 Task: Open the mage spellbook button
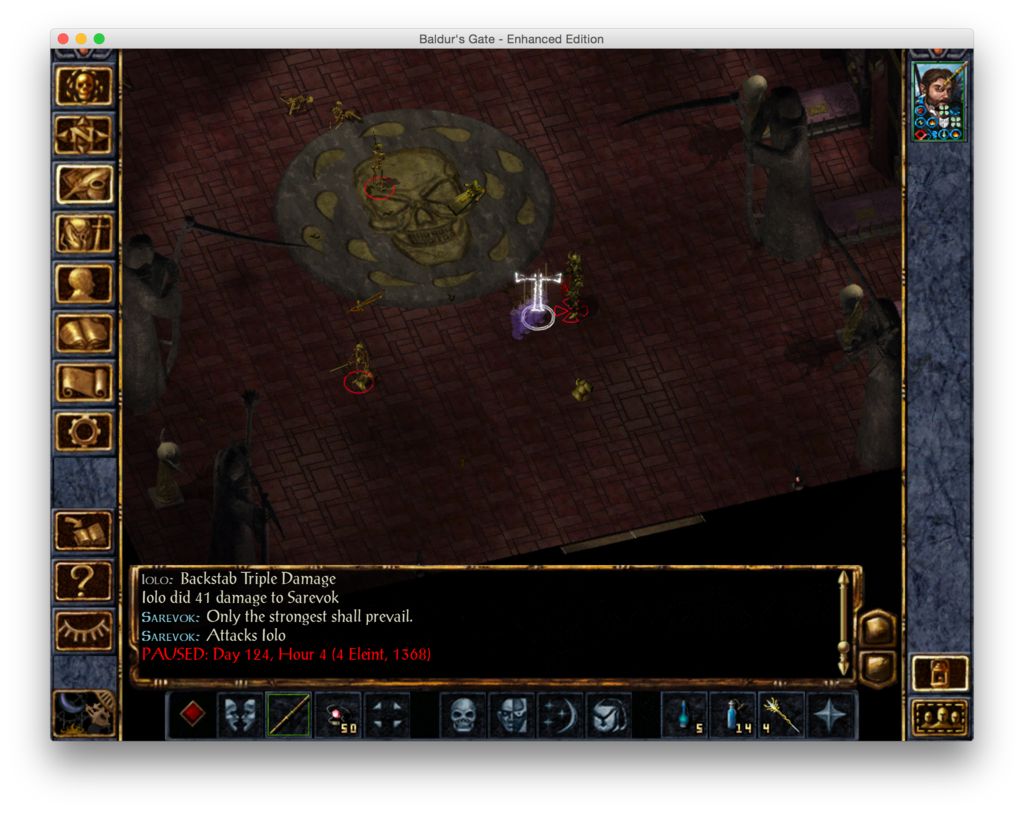[x=84, y=333]
